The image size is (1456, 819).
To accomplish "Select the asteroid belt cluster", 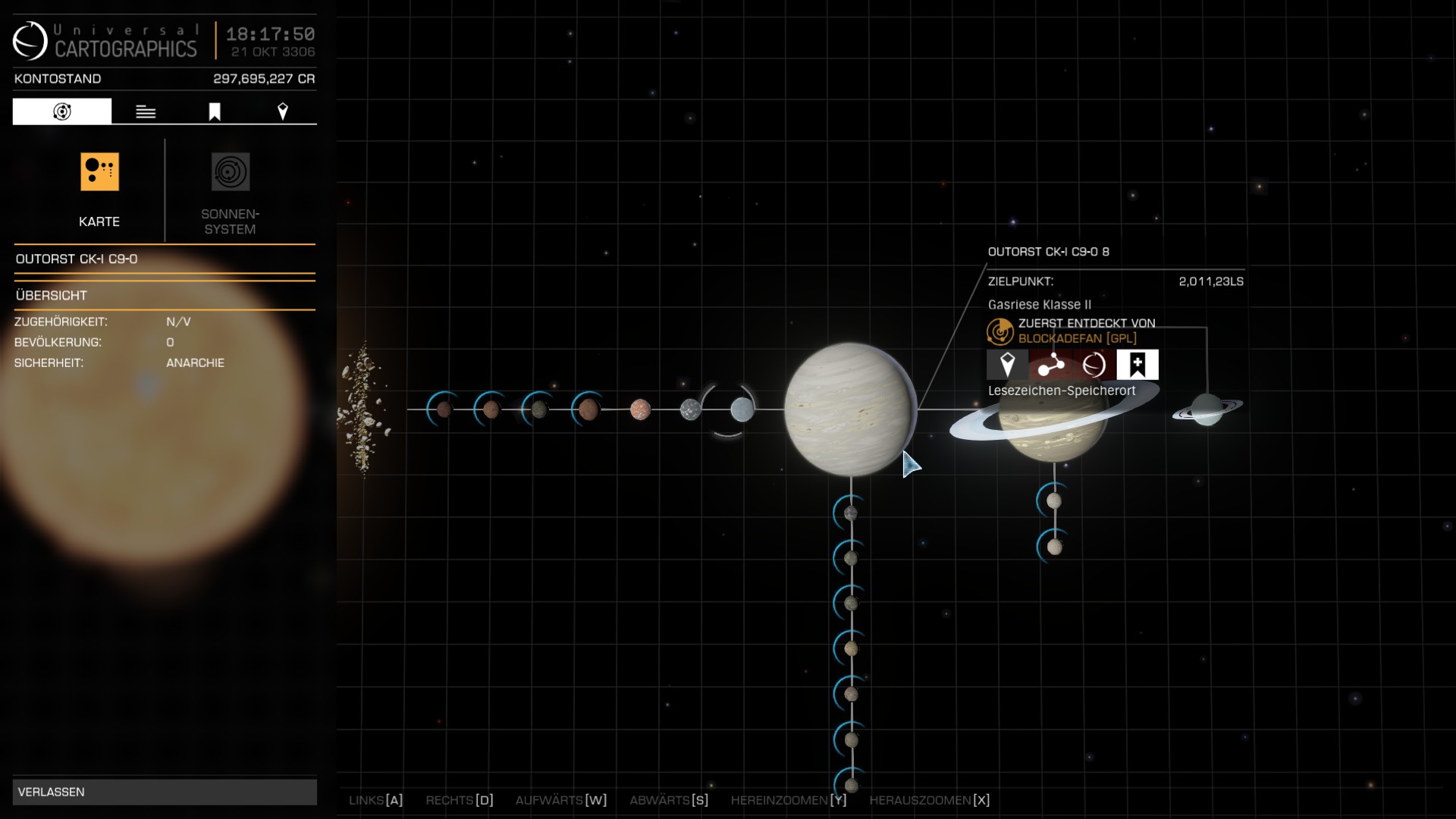I will [364, 409].
